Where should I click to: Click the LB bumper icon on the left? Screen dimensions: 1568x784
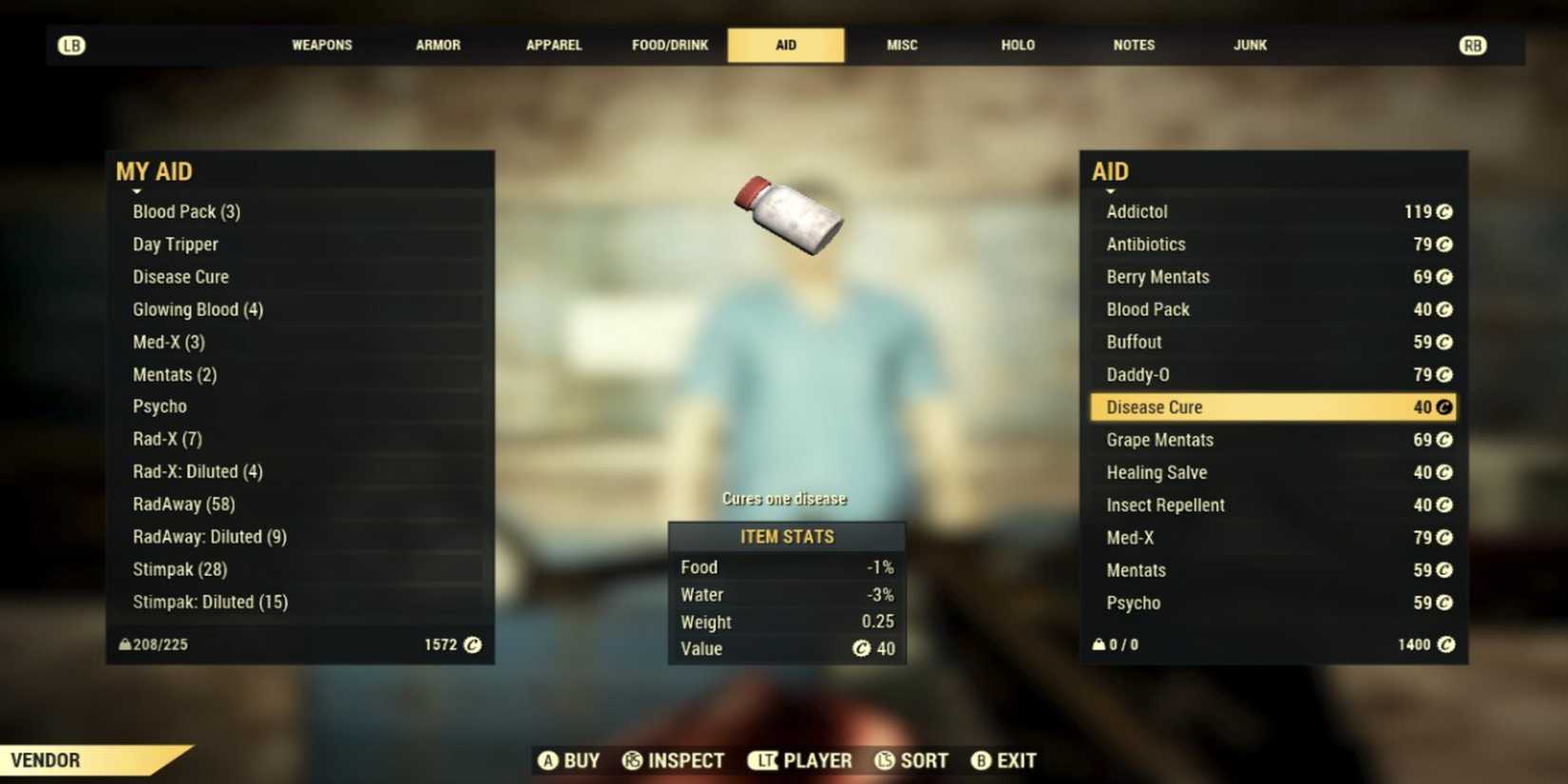click(x=72, y=45)
